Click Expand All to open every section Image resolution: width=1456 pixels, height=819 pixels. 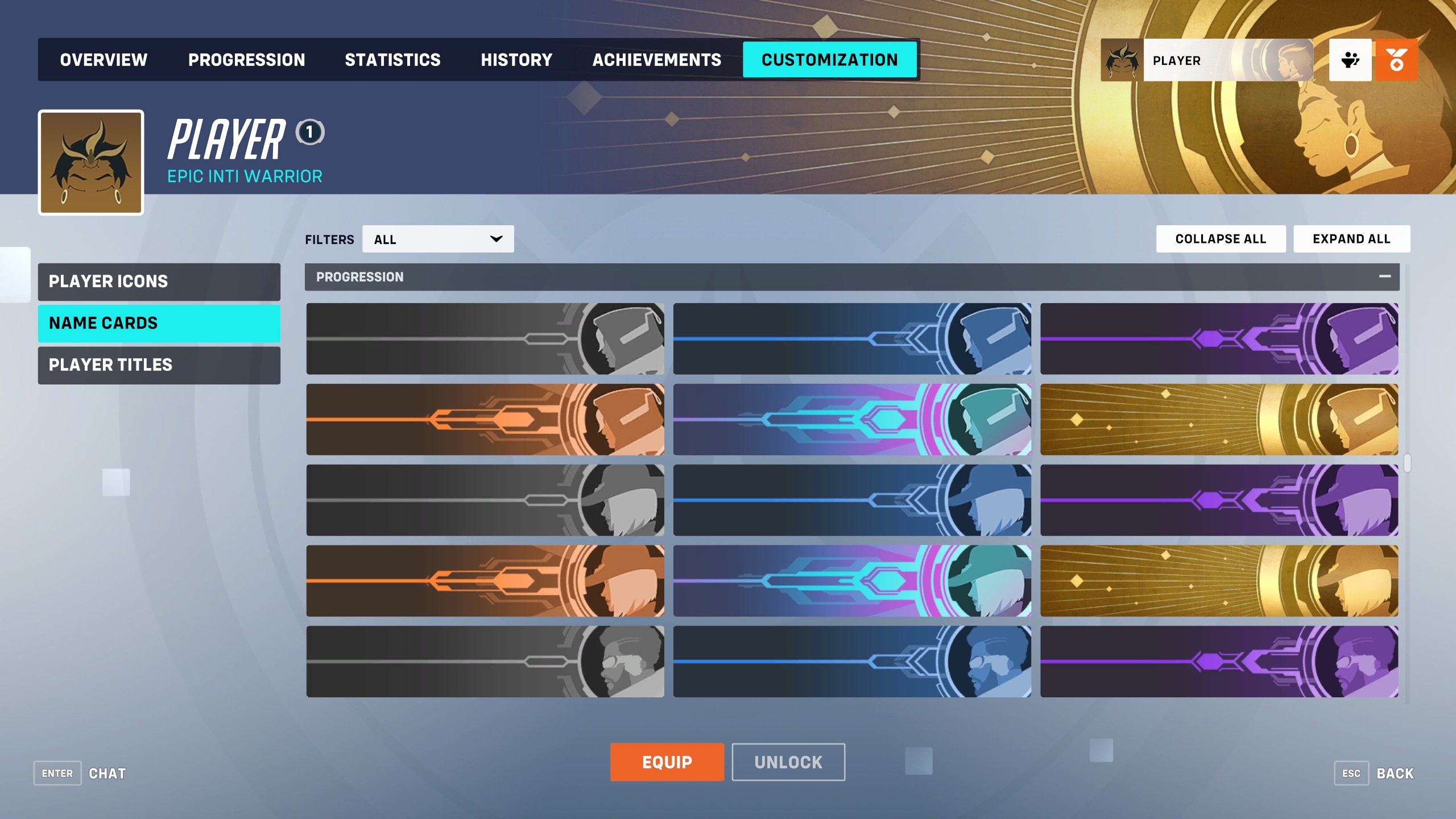point(1351,238)
